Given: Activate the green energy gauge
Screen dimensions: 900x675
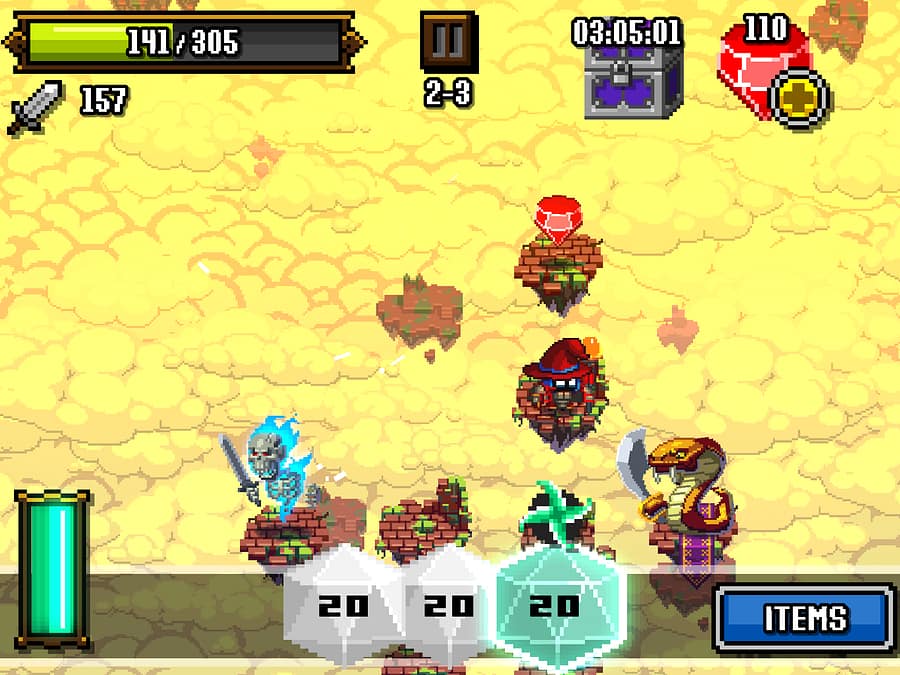Looking at the screenshot, I should [x=53, y=568].
